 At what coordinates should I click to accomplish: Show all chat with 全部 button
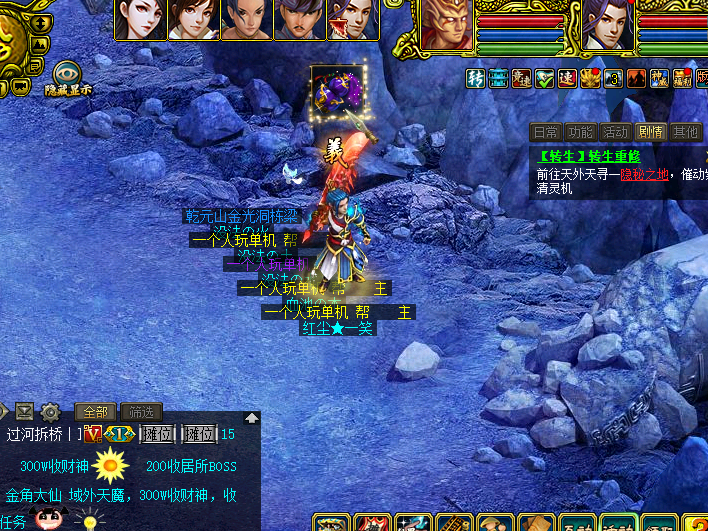pos(95,412)
